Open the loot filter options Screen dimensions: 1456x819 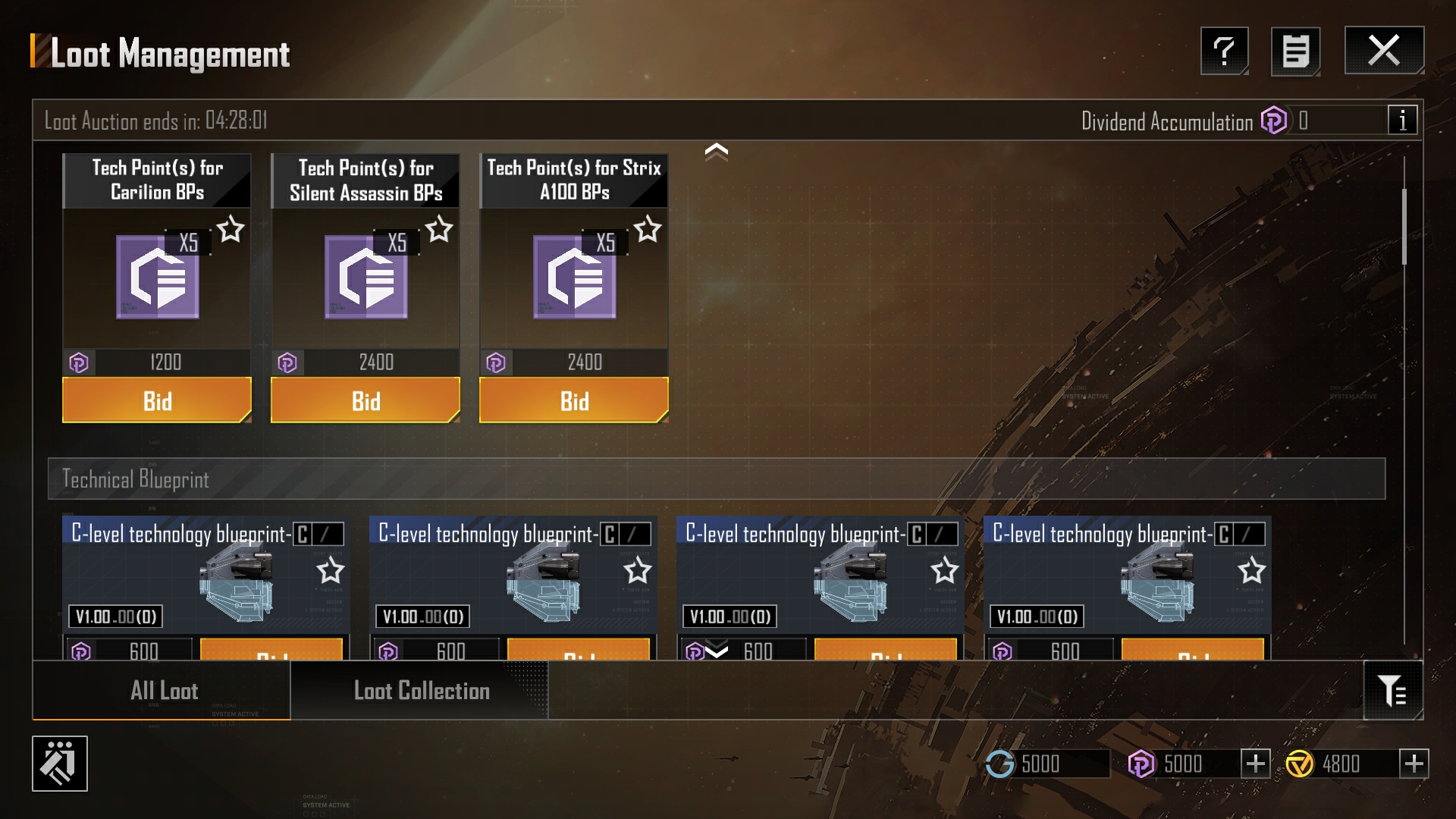pos(1392,690)
